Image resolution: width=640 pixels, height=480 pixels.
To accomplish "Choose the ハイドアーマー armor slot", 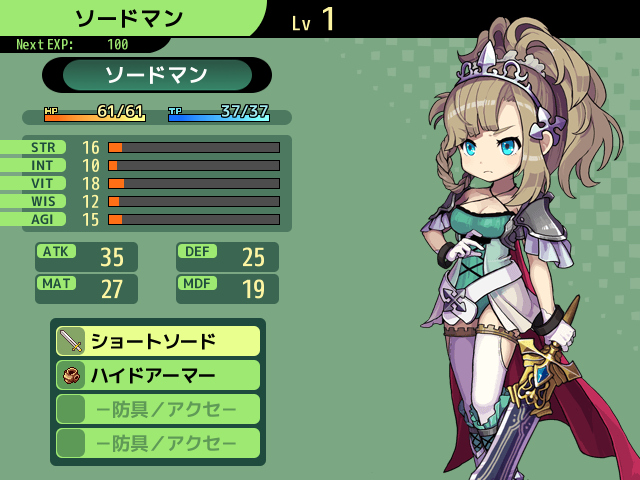I will [158, 375].
